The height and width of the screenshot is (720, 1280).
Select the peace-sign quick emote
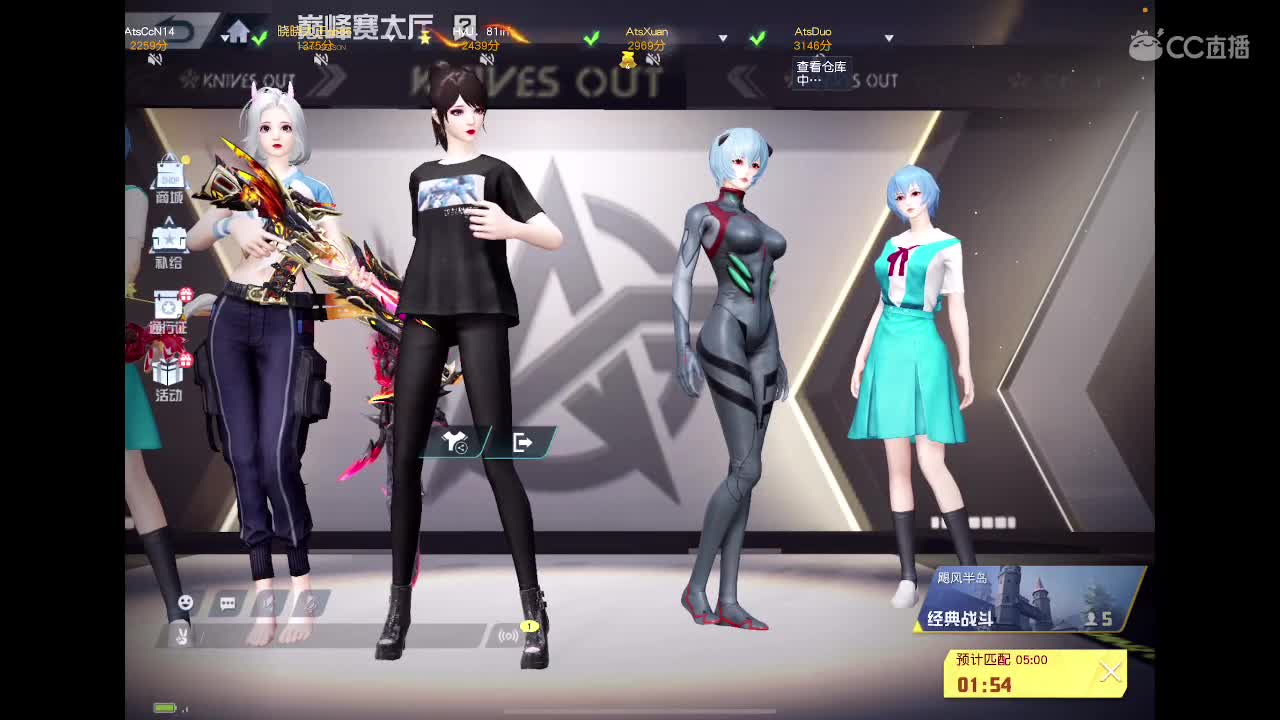pyautogui.click(x=180, y=637)
